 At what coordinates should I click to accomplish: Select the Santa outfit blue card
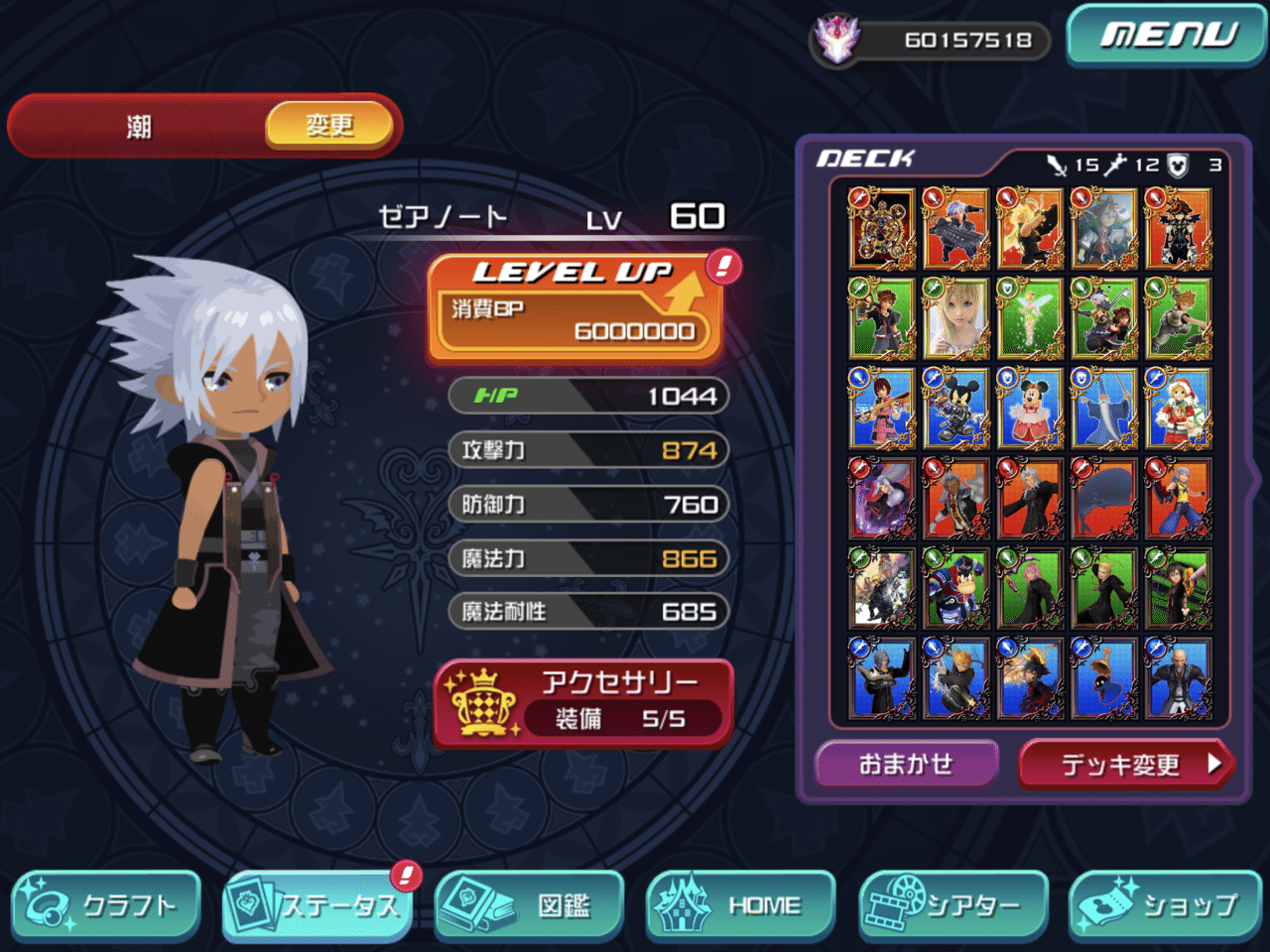pyautogui.click(x=1178, y=409)
